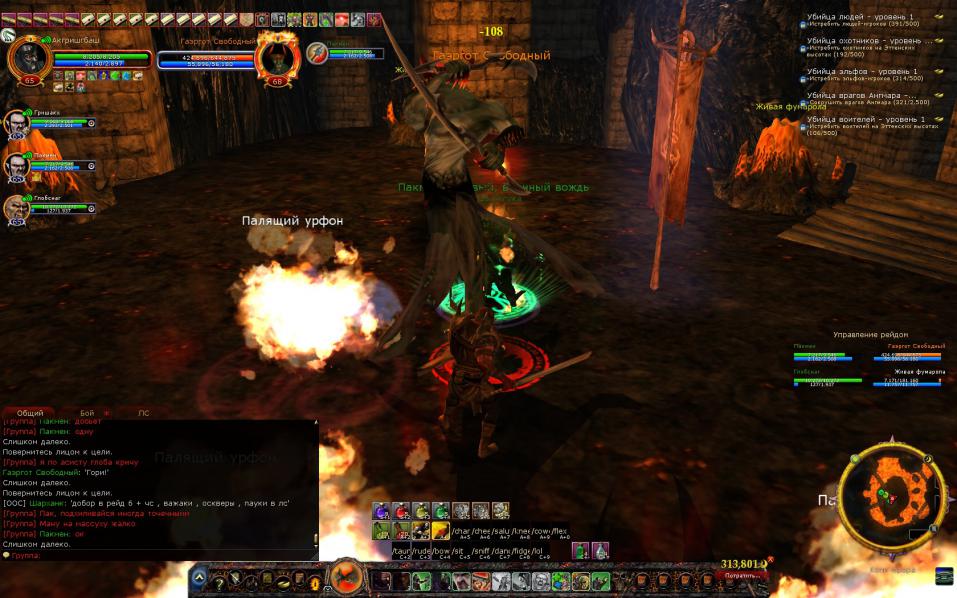Open the Бой combat log tab
Screen dimensions: 957x598
click(87, 412)
